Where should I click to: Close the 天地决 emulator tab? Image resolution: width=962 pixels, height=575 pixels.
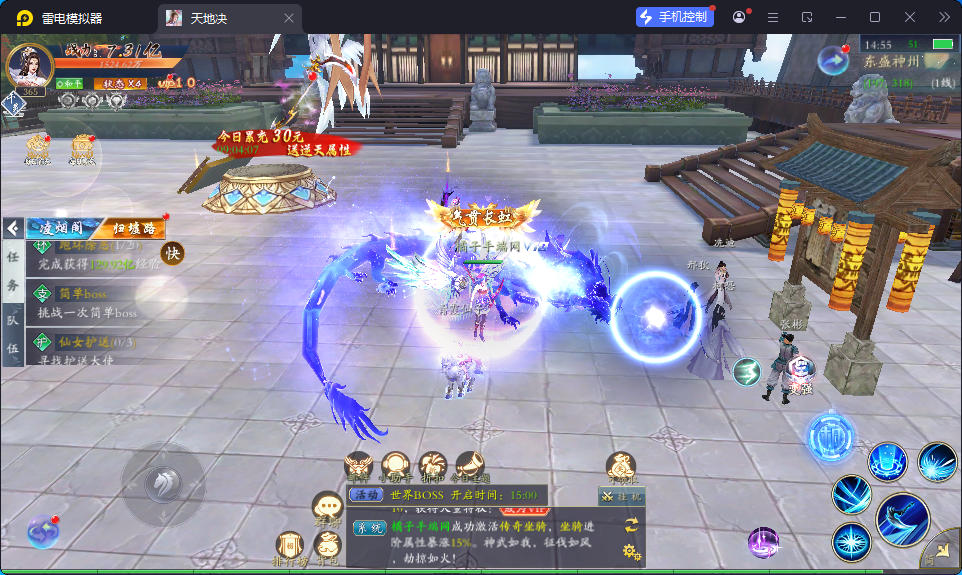289,18
